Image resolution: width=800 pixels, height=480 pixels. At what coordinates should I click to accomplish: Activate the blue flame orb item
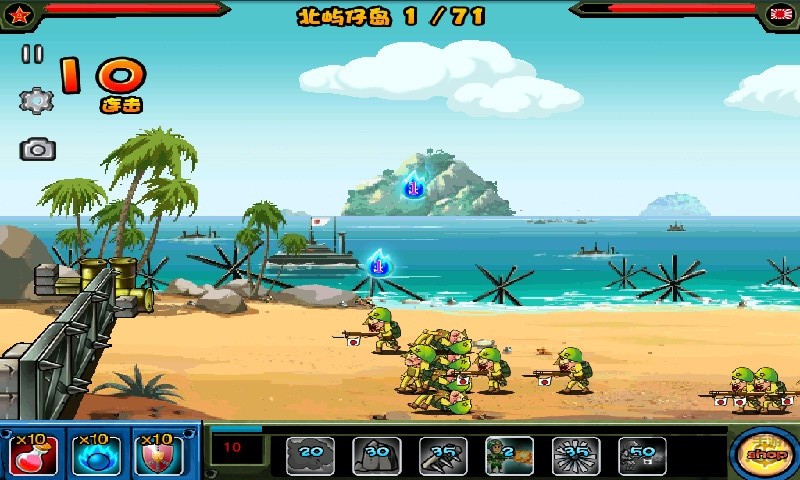coord(96,454)
